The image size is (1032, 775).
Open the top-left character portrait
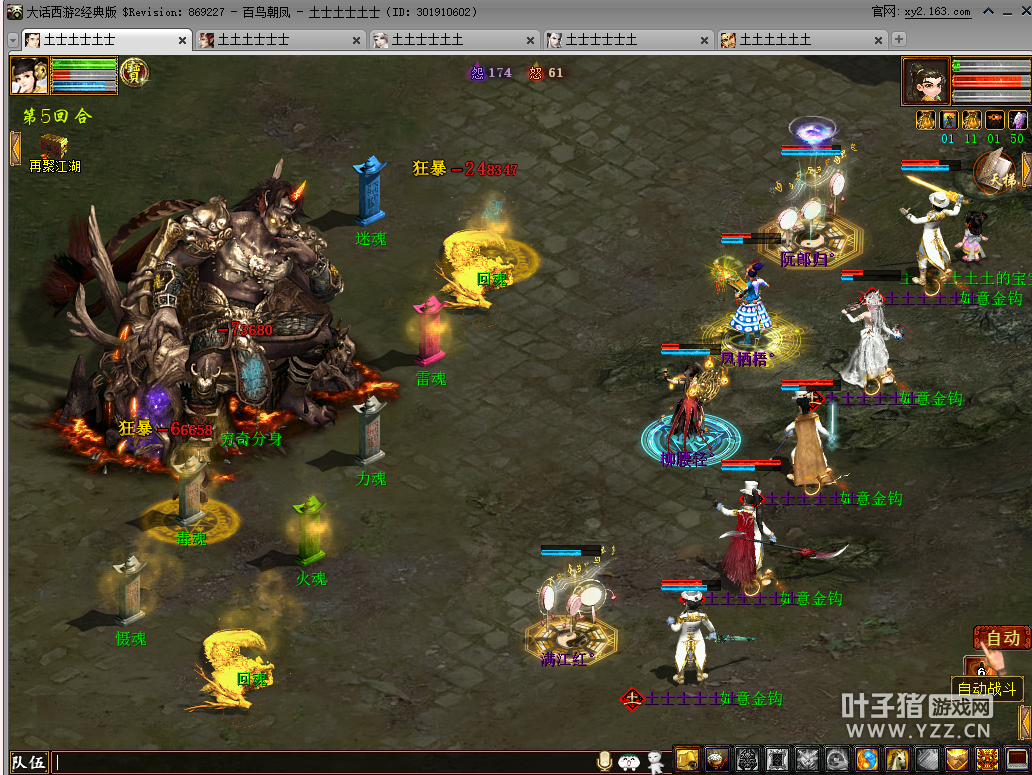coord(30,76)
